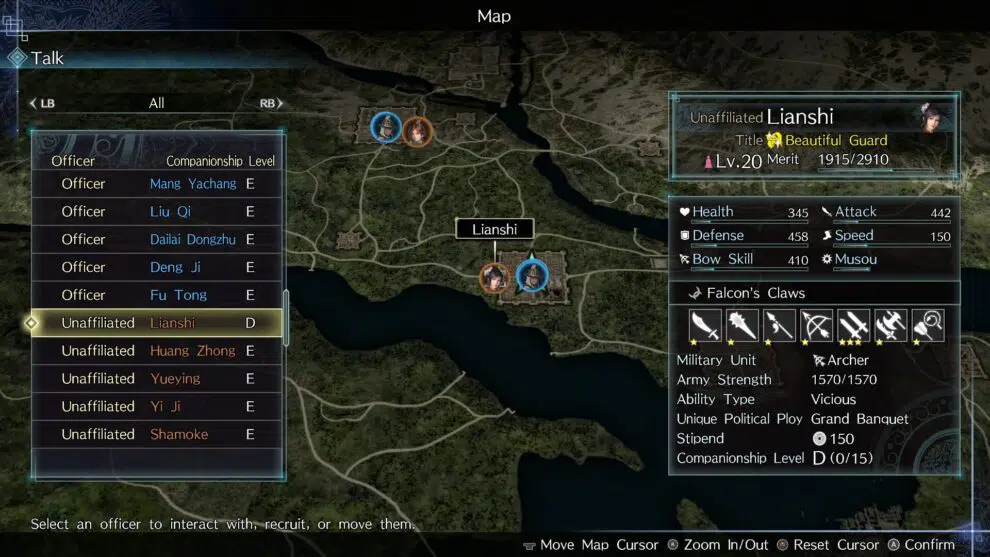Select officer Mang Yachang from the list
The width and height of the screenshot is (990, 557).
[x=157, y=184]
